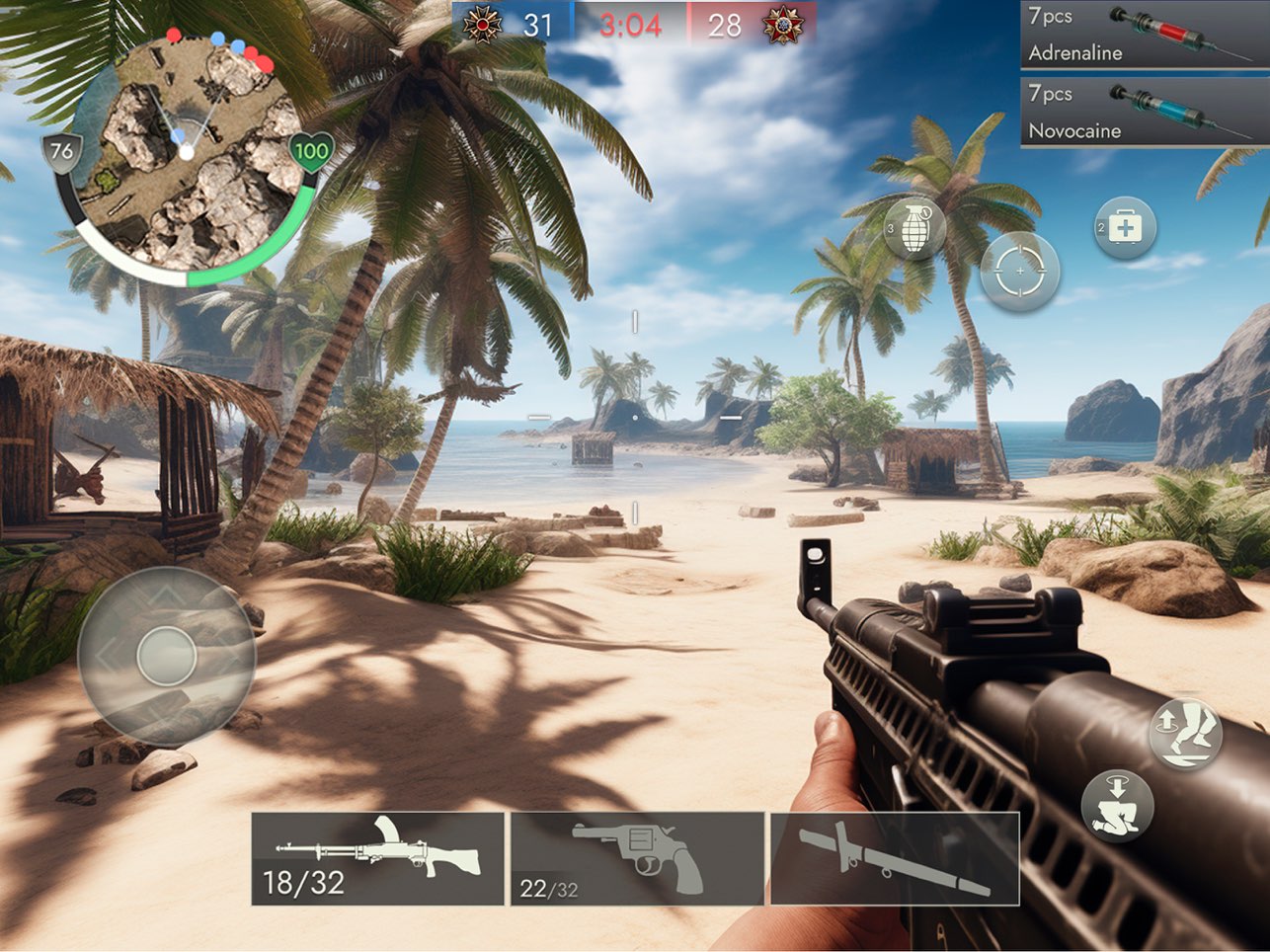
Task: Tap the virtual movement joystick
Action: click(x=166, y=656)
